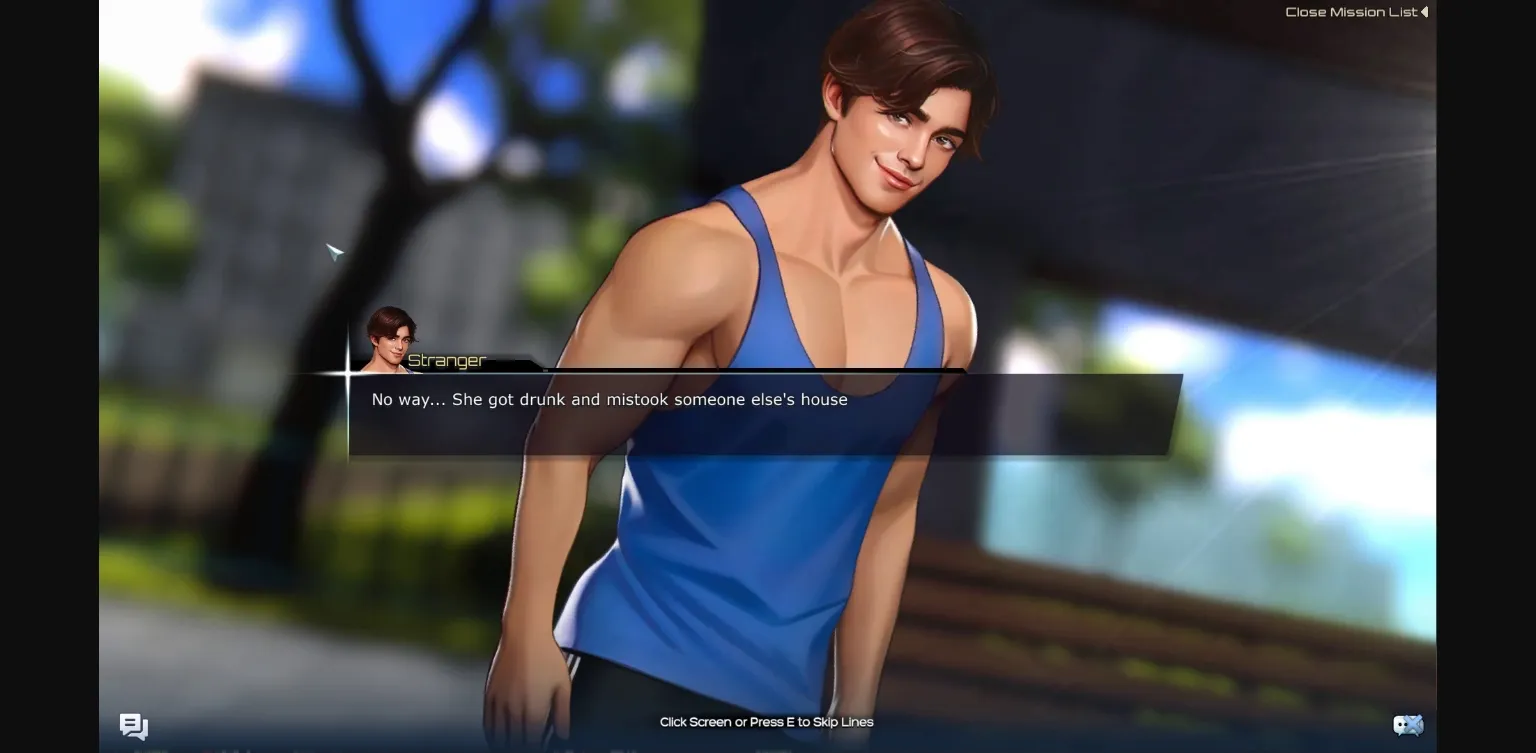The image size is (1536, 753).
Task: Tap the bottom-right speech balloon icon
Action: (x=1408, y=725)
